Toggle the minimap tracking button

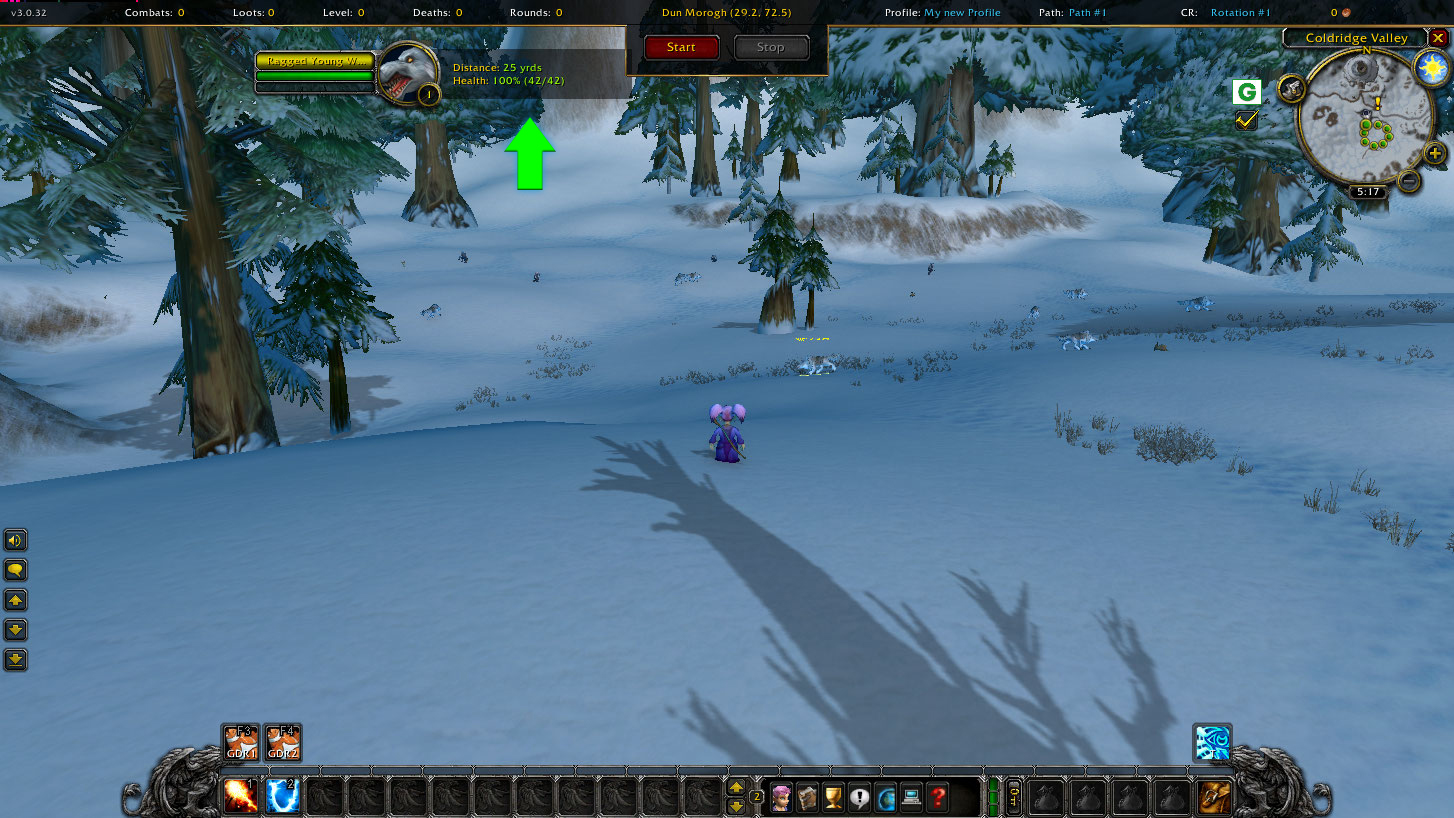click(1292, 89)
